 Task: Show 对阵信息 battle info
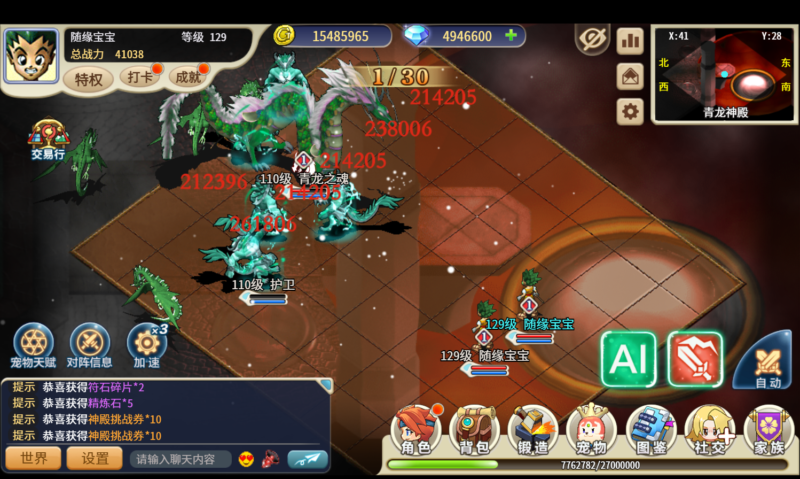point(89,345)
